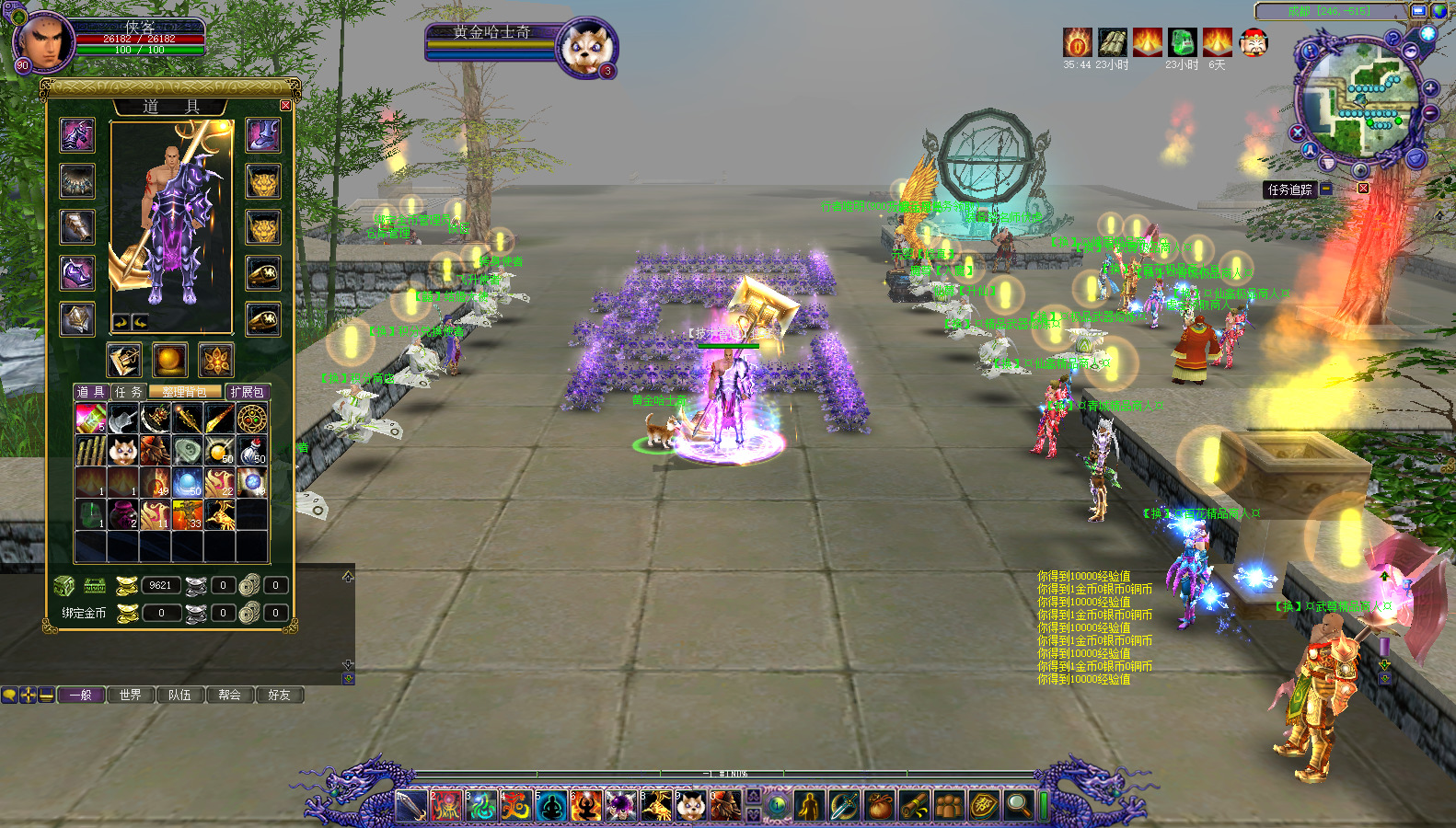Click the magnifying glass search icon
This screenshot has width=1456, height=828.
click(x=1018, y=806)
